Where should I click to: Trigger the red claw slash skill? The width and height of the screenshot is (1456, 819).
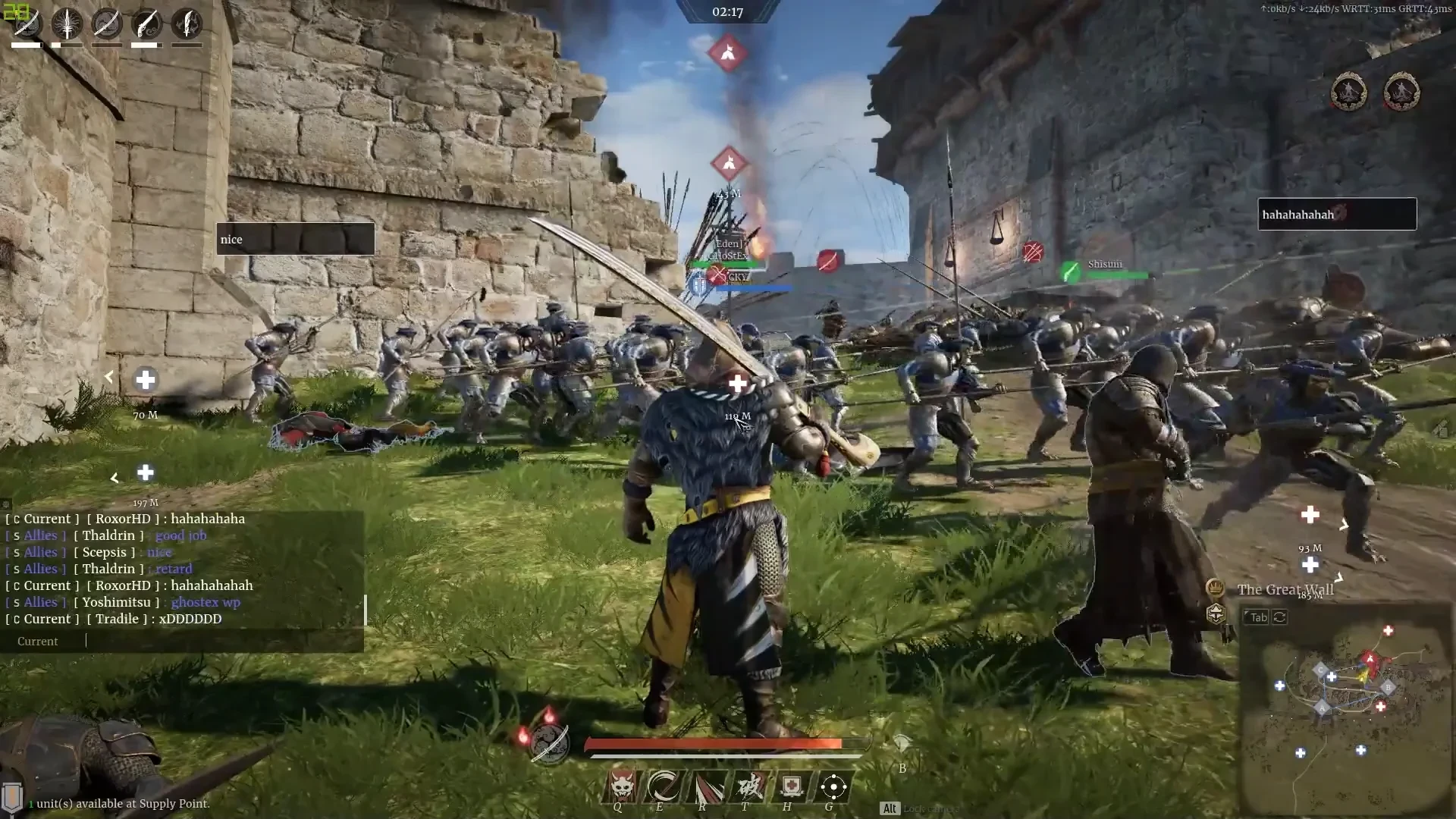tap(706, 787)
